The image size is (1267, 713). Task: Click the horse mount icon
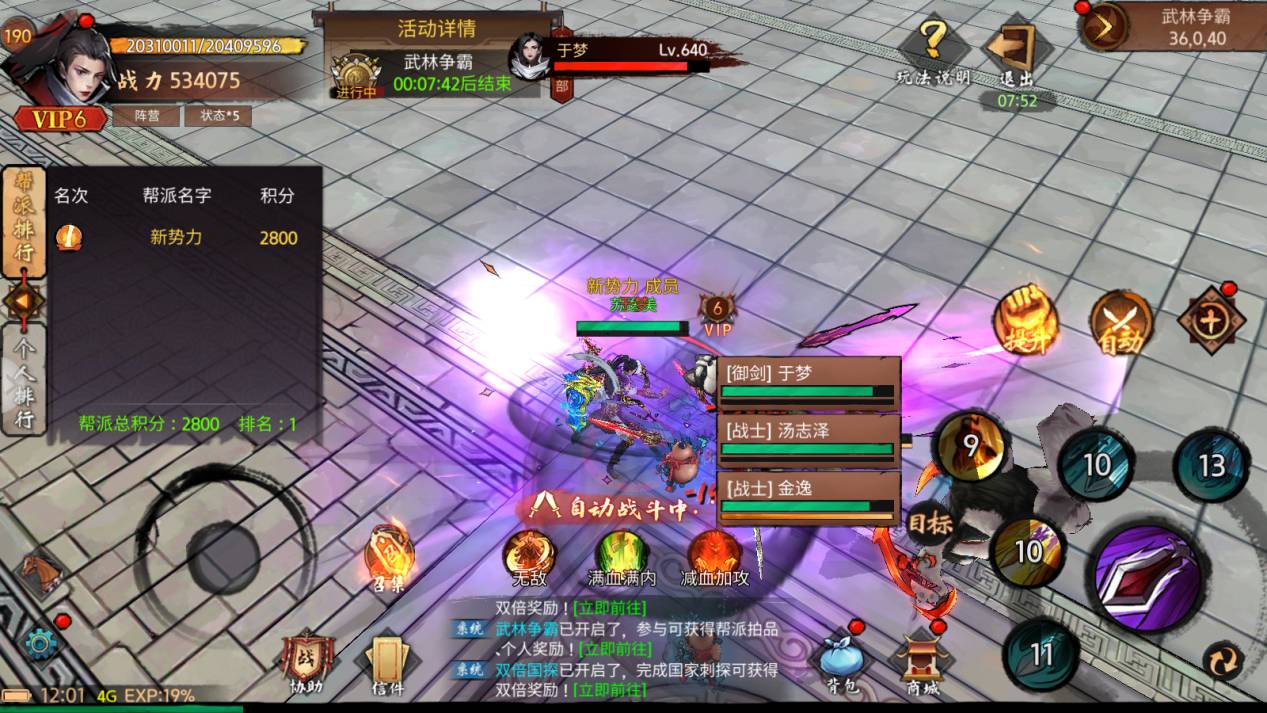pyautogui.click(x=41, y=573)
